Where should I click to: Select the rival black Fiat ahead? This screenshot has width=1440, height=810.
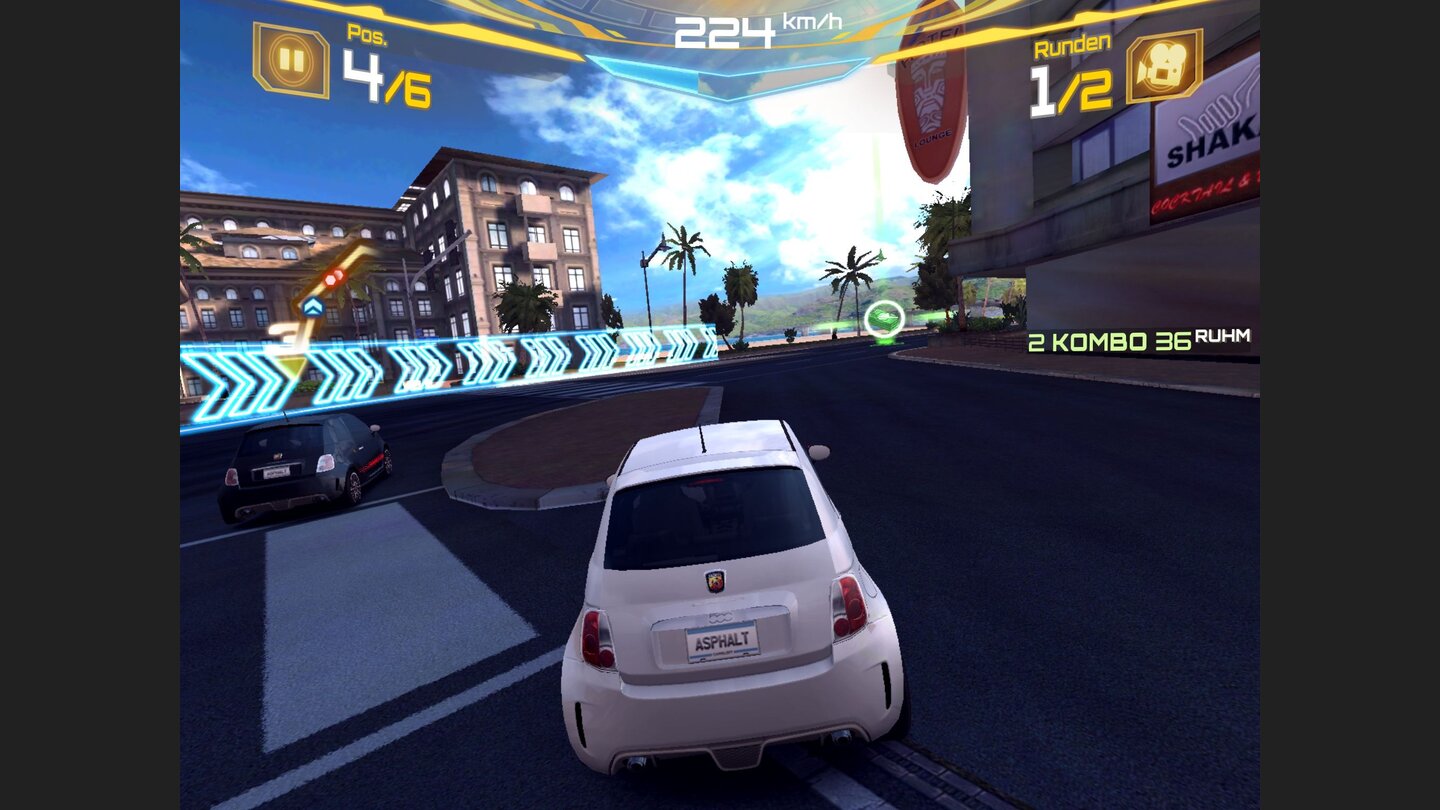point(300,470)
